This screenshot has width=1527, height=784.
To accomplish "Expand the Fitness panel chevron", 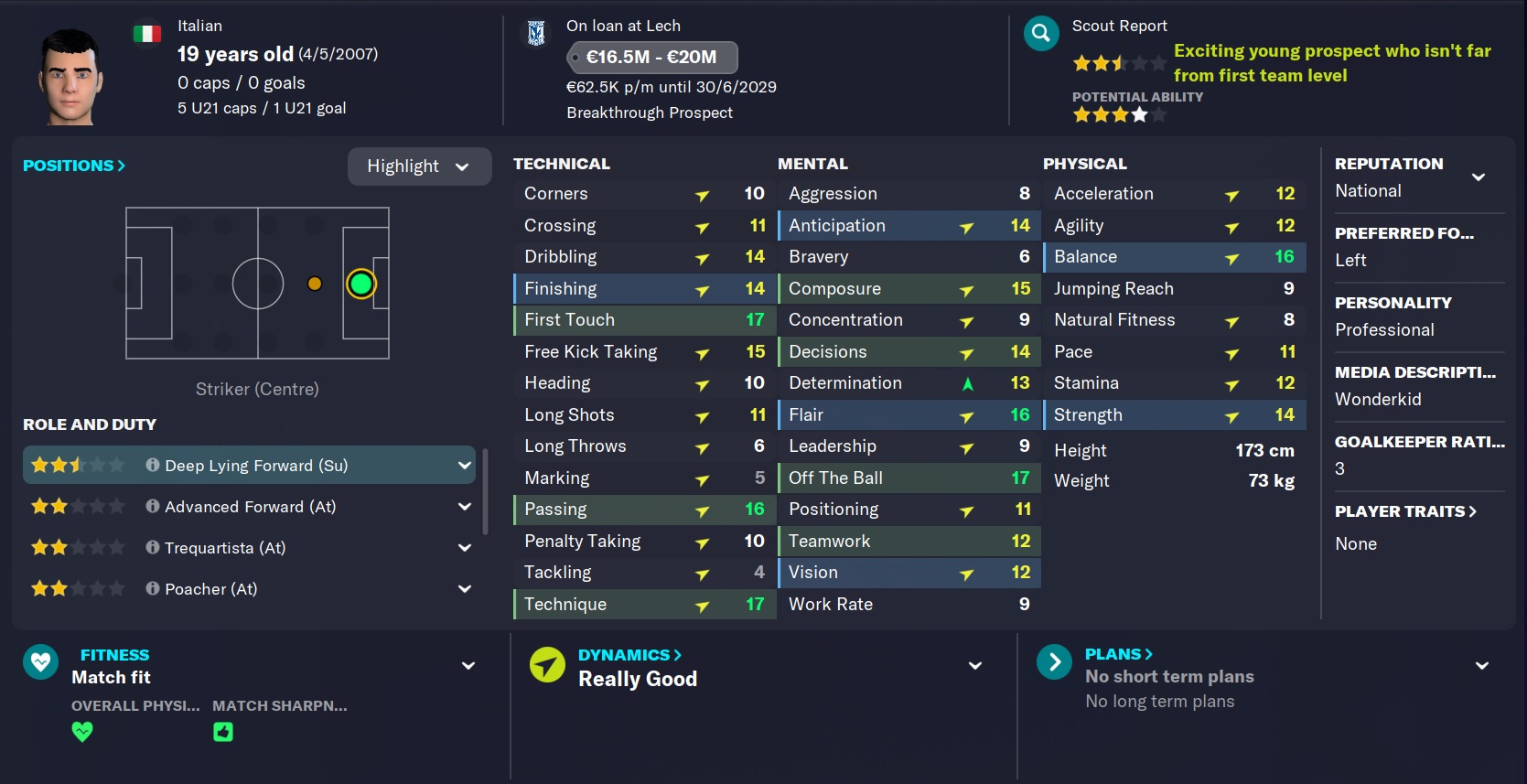I will [x=468, y=666].
